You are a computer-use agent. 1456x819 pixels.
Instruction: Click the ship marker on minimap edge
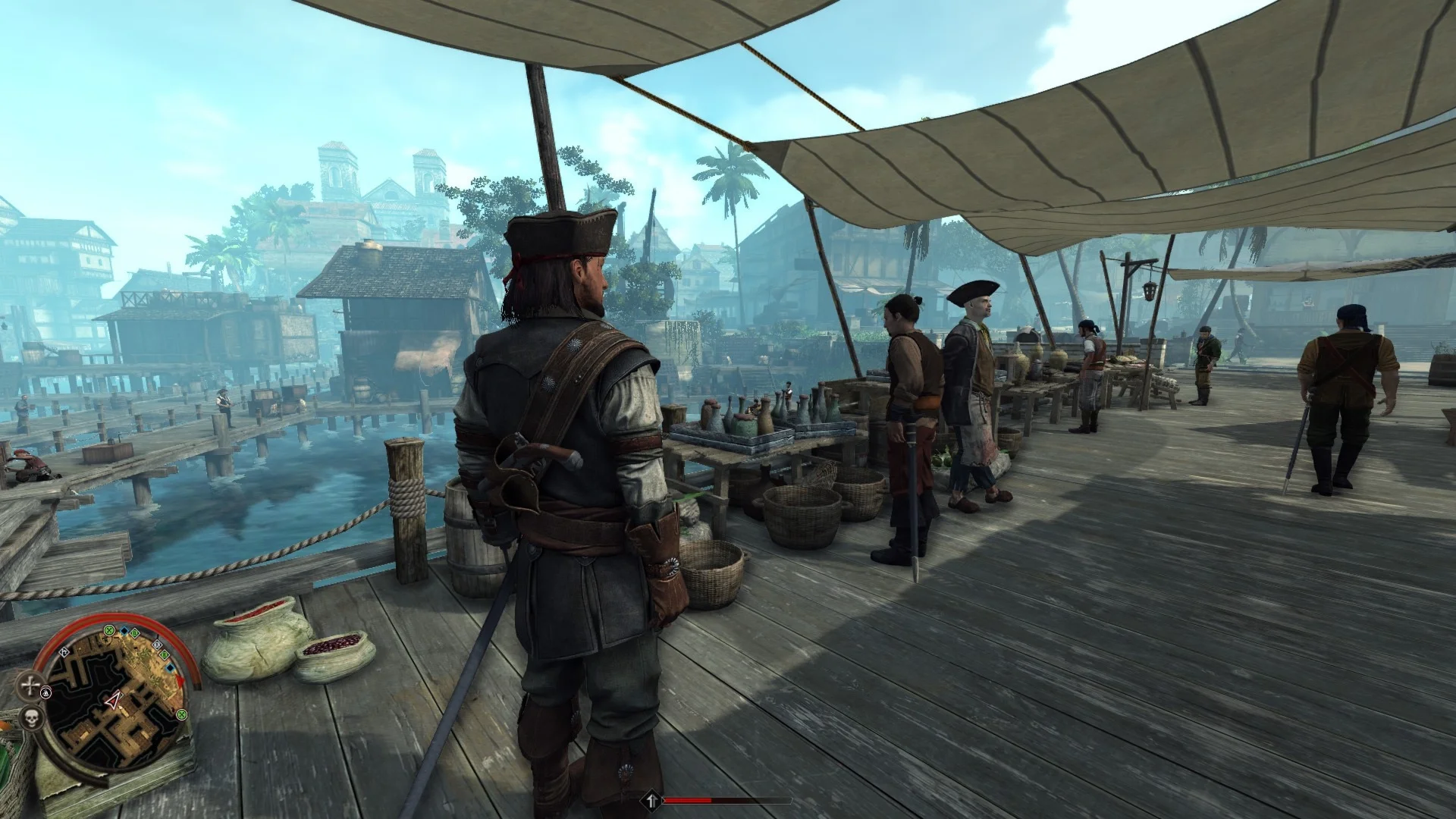coord(46,692)
